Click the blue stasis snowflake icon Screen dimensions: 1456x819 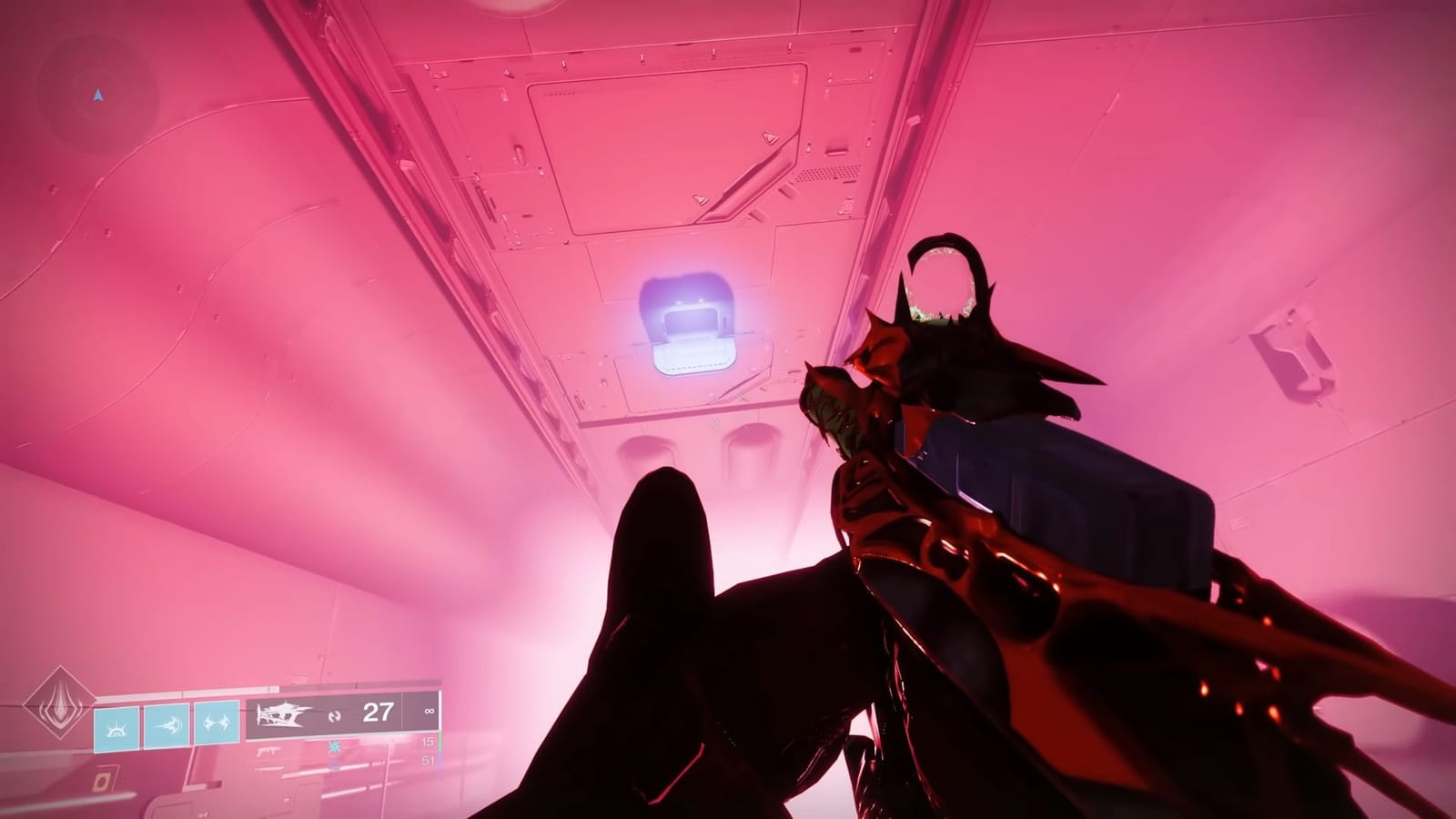335,748
